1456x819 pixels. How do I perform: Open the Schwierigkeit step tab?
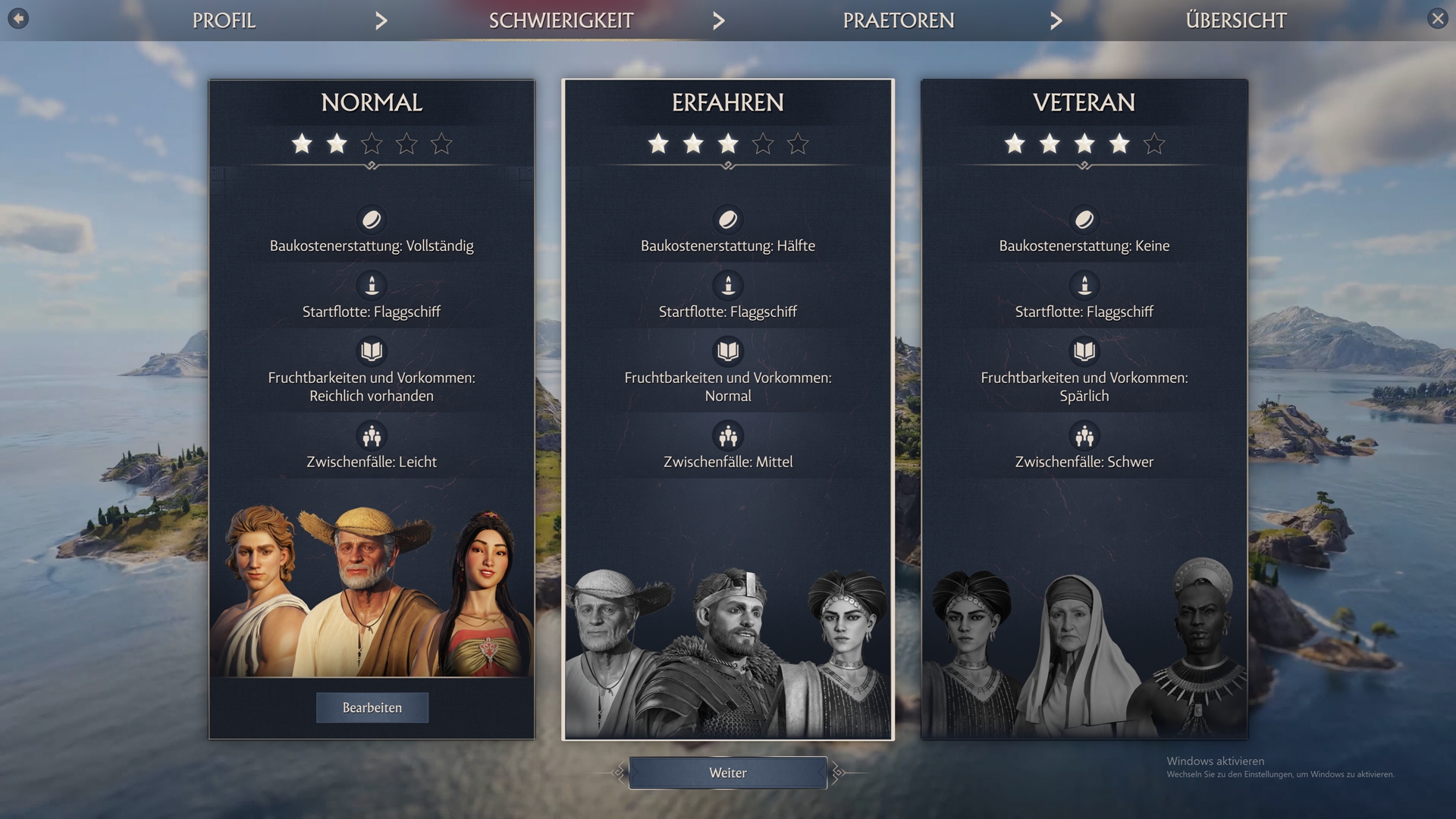[560, 20]
